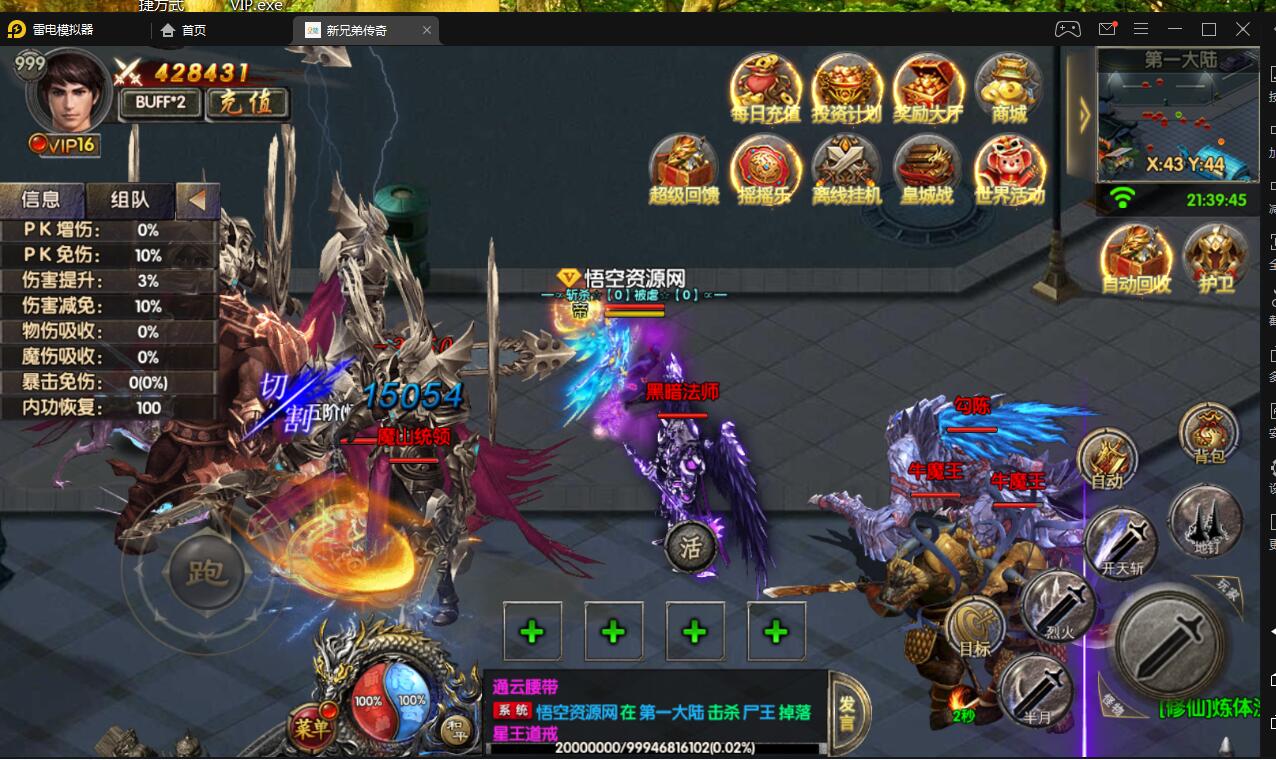Open the 护卫 guard menu
The height and width of the screenshot is (760, 1276).
click(x=1216, y=258)
